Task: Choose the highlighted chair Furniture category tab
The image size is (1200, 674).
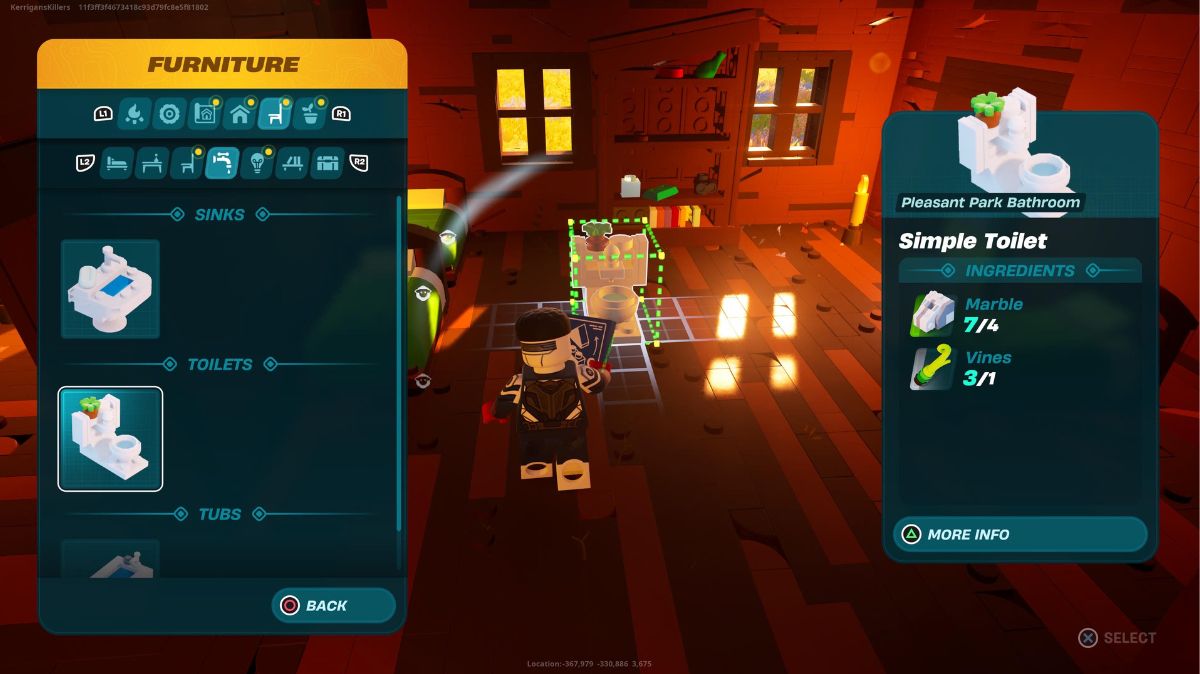Action: click(x=275, y=114)
